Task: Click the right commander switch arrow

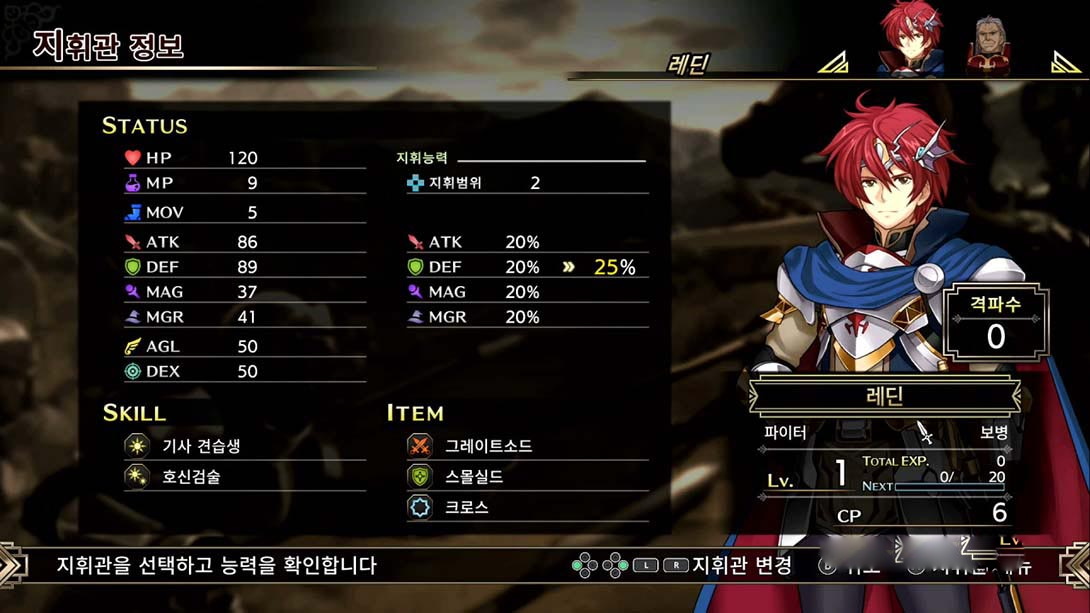Action: [x=1066, y=64]
